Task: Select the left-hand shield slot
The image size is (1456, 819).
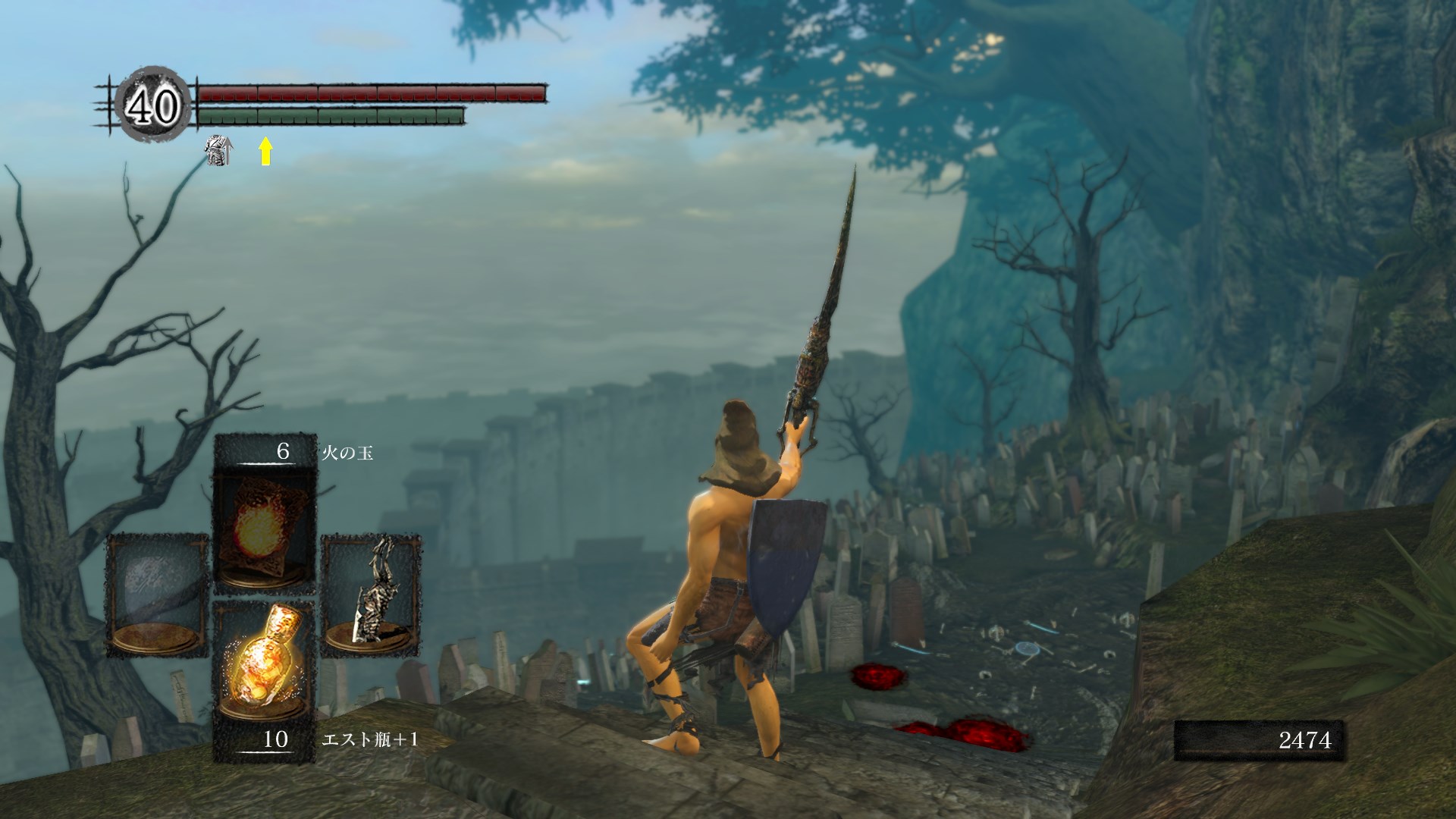Action: [156, 595]
